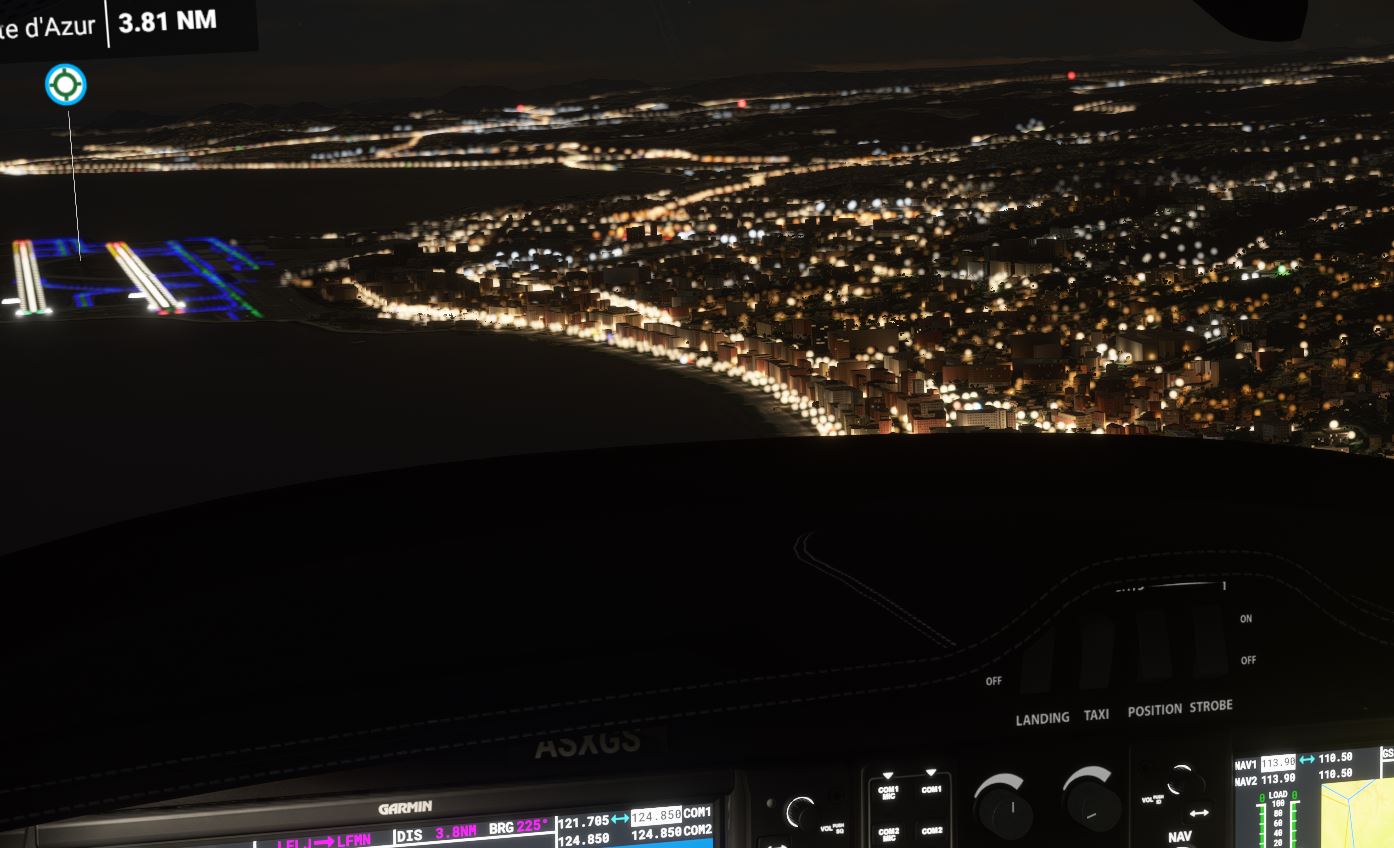The width and height of the screenshot is (1394, 848).
Task: Click the NAV volume ID knob
Action: (x=1184, y=782)
